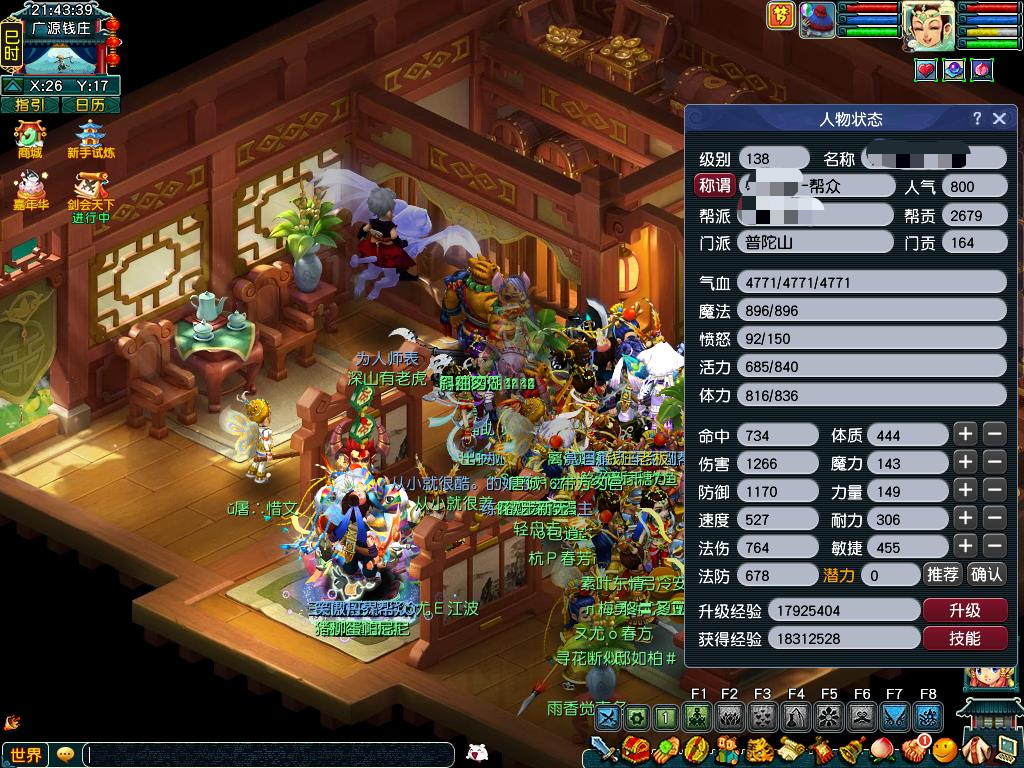Image resolution: width=1024 pixels, height=768 pixels.
Task: Click the 世界 chat channel button
Action: click(26, 755)
